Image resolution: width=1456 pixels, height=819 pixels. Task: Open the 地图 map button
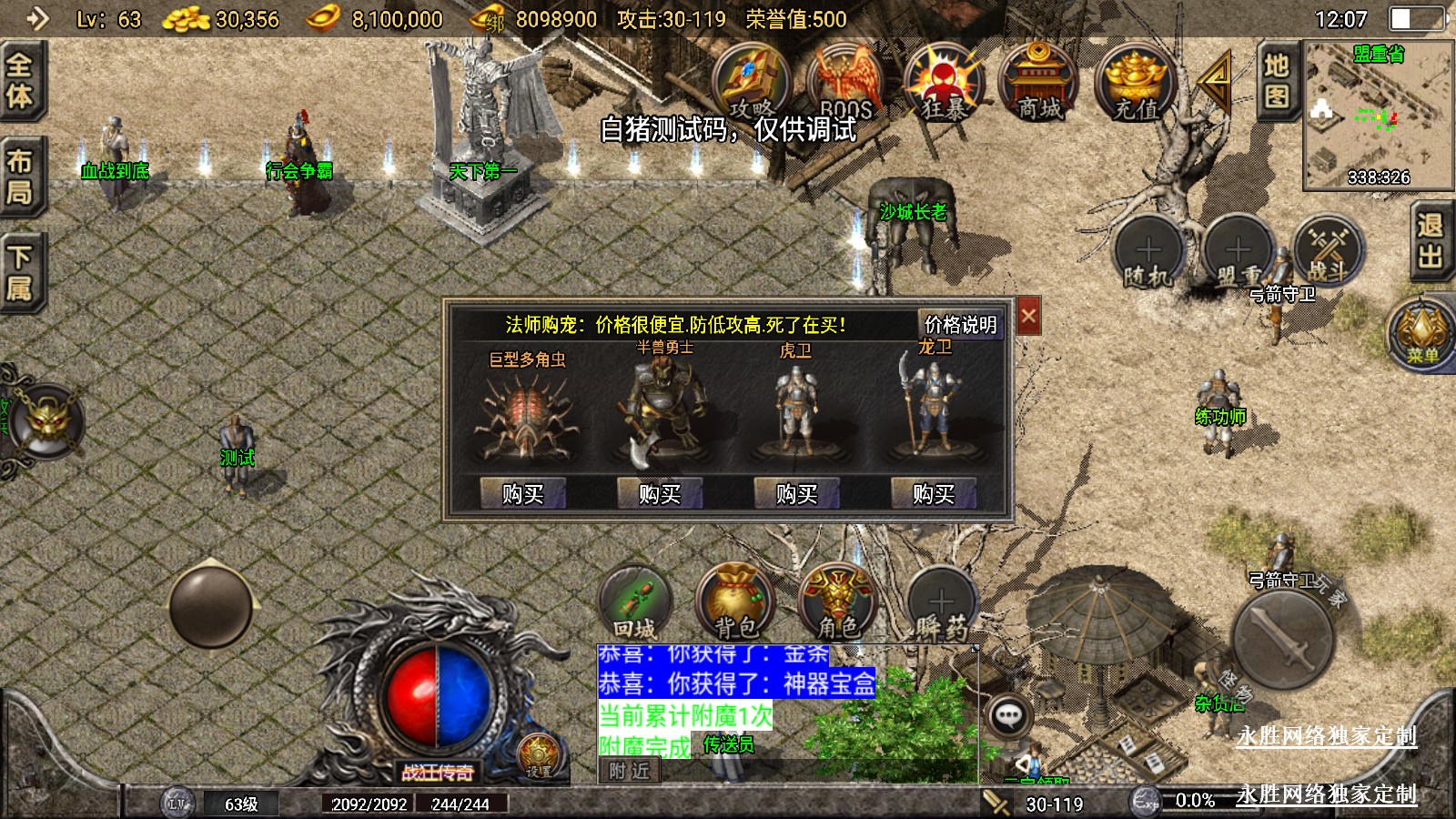pos(1276,80)
